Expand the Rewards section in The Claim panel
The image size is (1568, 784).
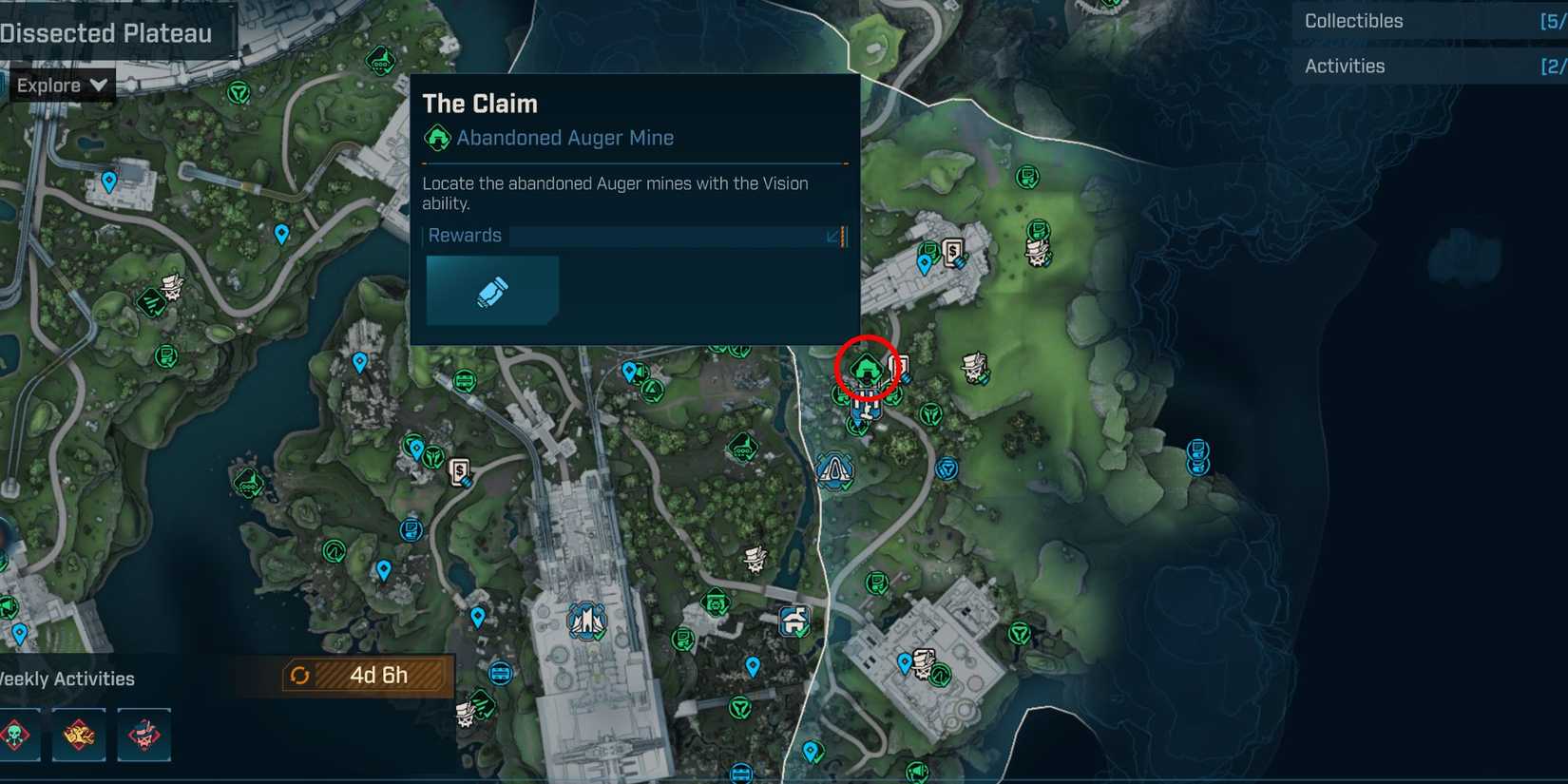point(834,236)
